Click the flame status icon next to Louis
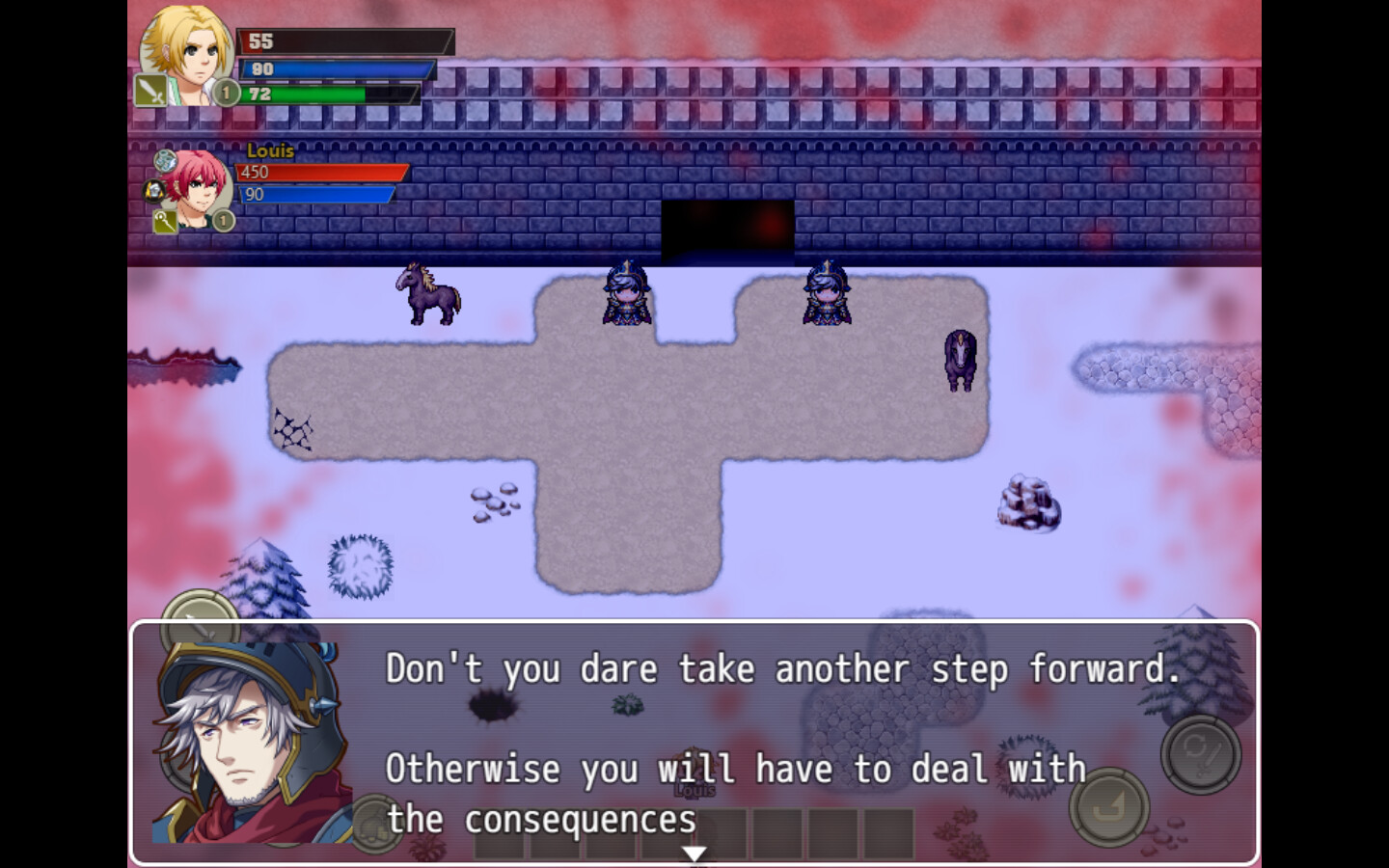 [x=152, y=190]
